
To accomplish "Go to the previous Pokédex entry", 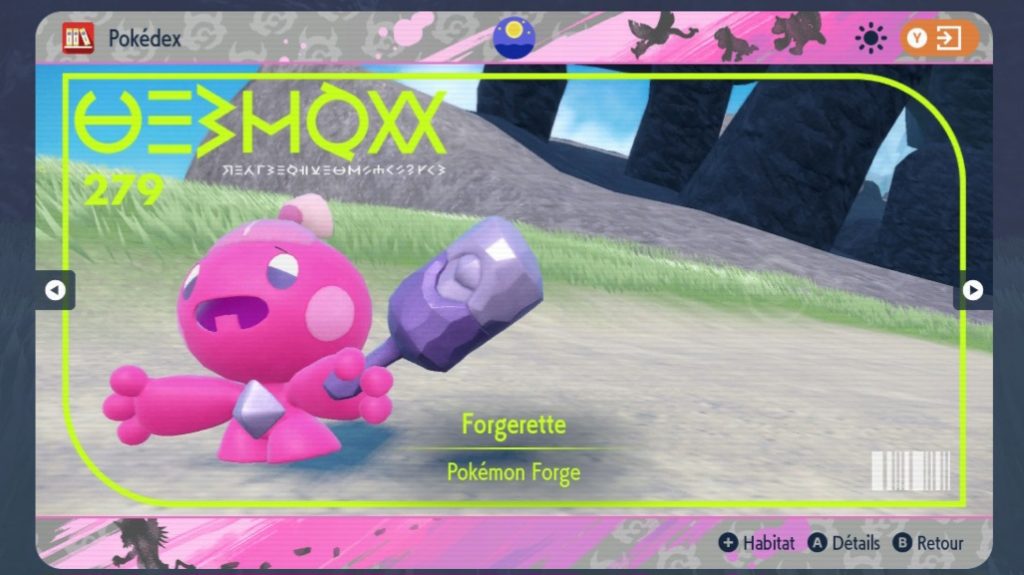I will [55, 290].
